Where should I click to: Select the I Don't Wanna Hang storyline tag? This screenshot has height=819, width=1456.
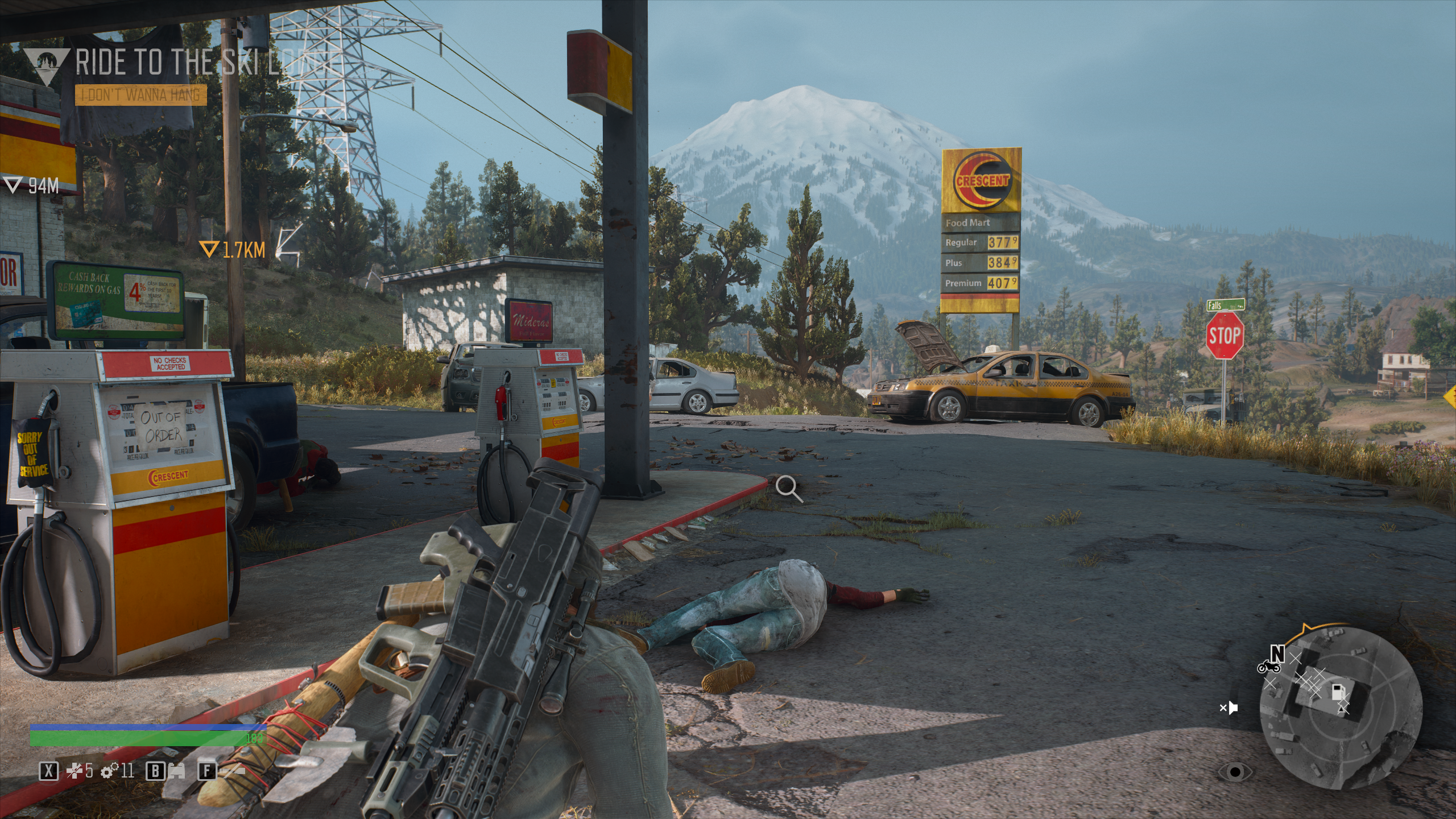coord(140,95)
